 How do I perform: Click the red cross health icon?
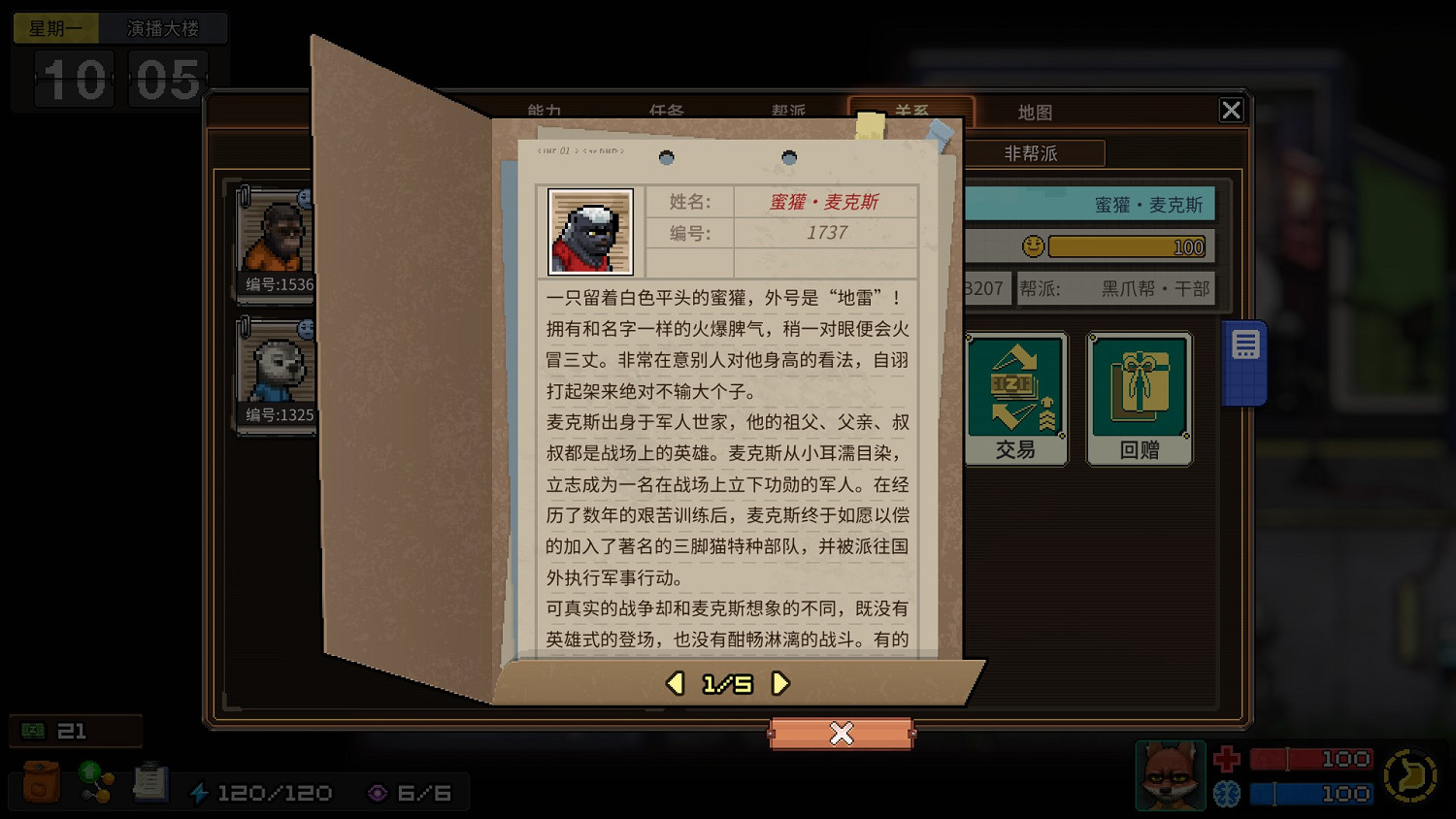click(x=1227, y=758)
